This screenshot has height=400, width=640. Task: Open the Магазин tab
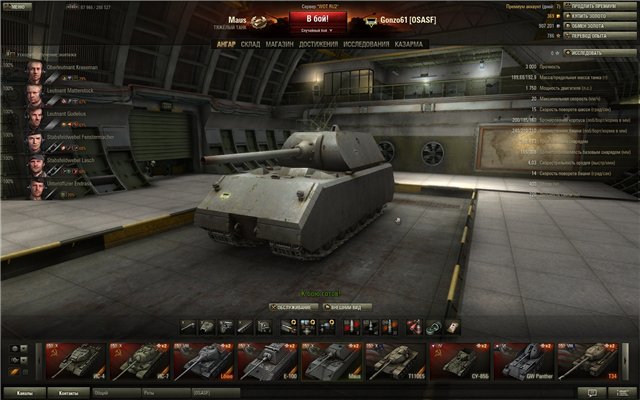click(x=281, y=44)
